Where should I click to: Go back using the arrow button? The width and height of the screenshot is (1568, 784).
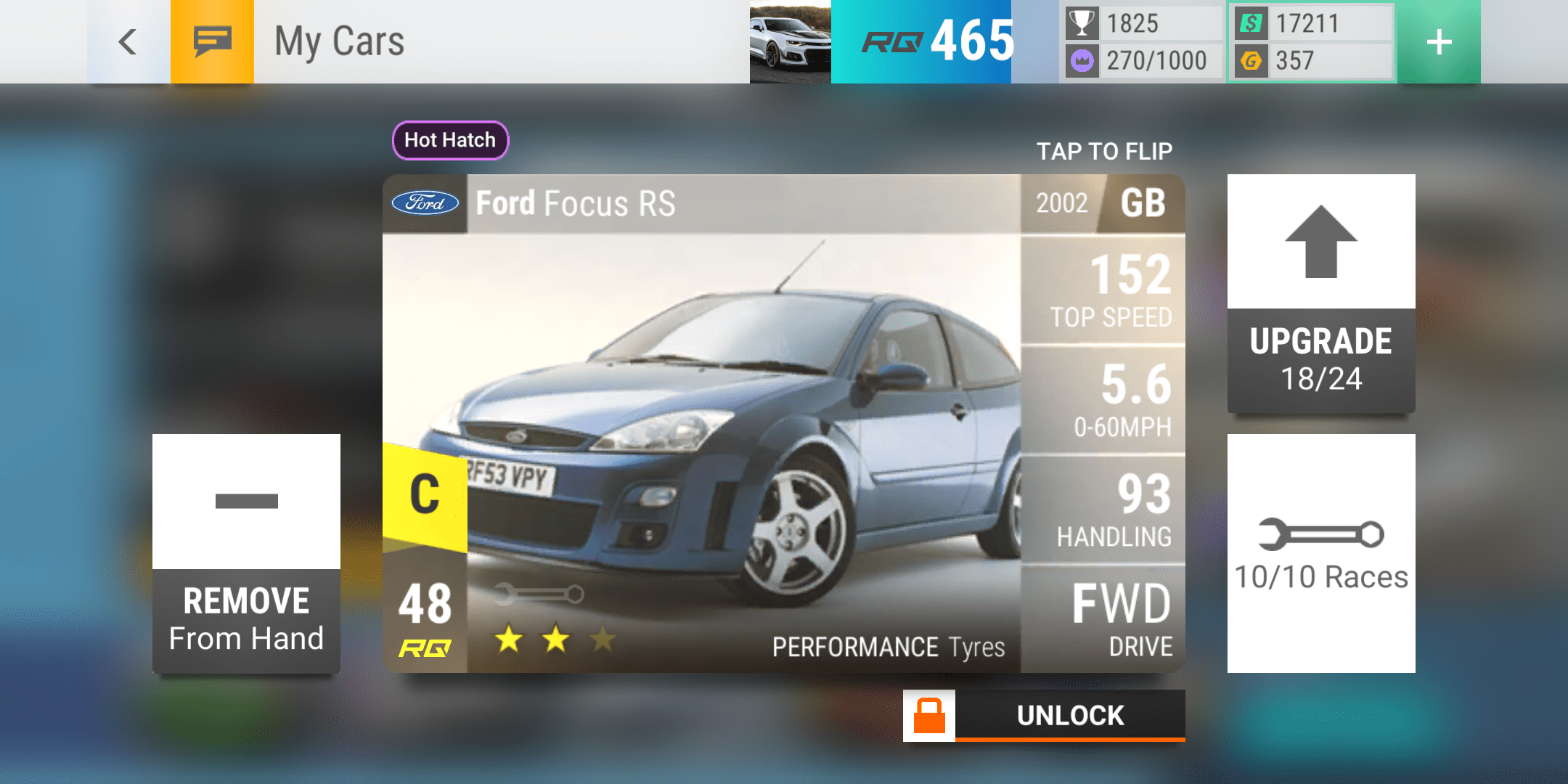pyautogui.click(x=128, y=42)
